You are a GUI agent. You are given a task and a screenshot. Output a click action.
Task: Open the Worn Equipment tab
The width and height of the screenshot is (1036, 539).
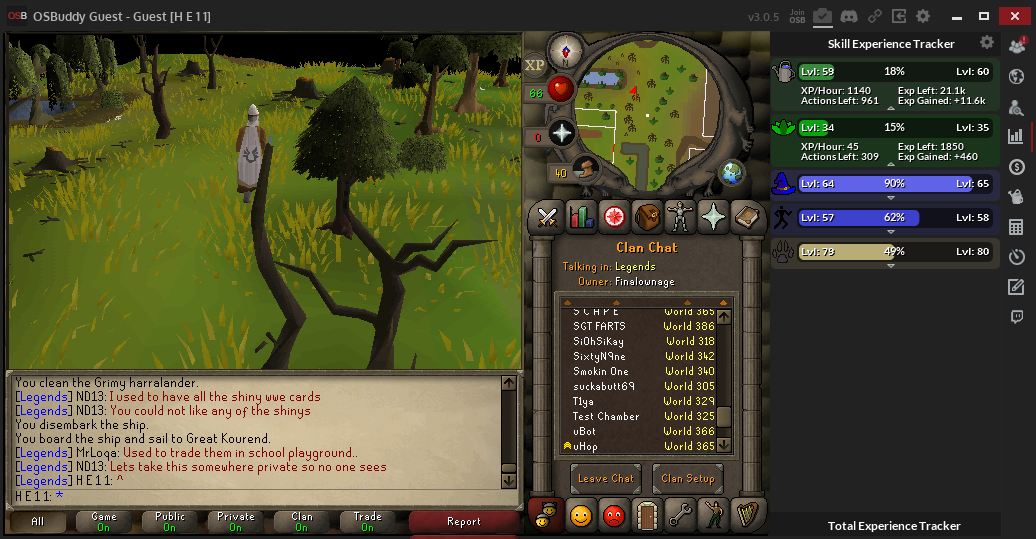click(680, 216)
